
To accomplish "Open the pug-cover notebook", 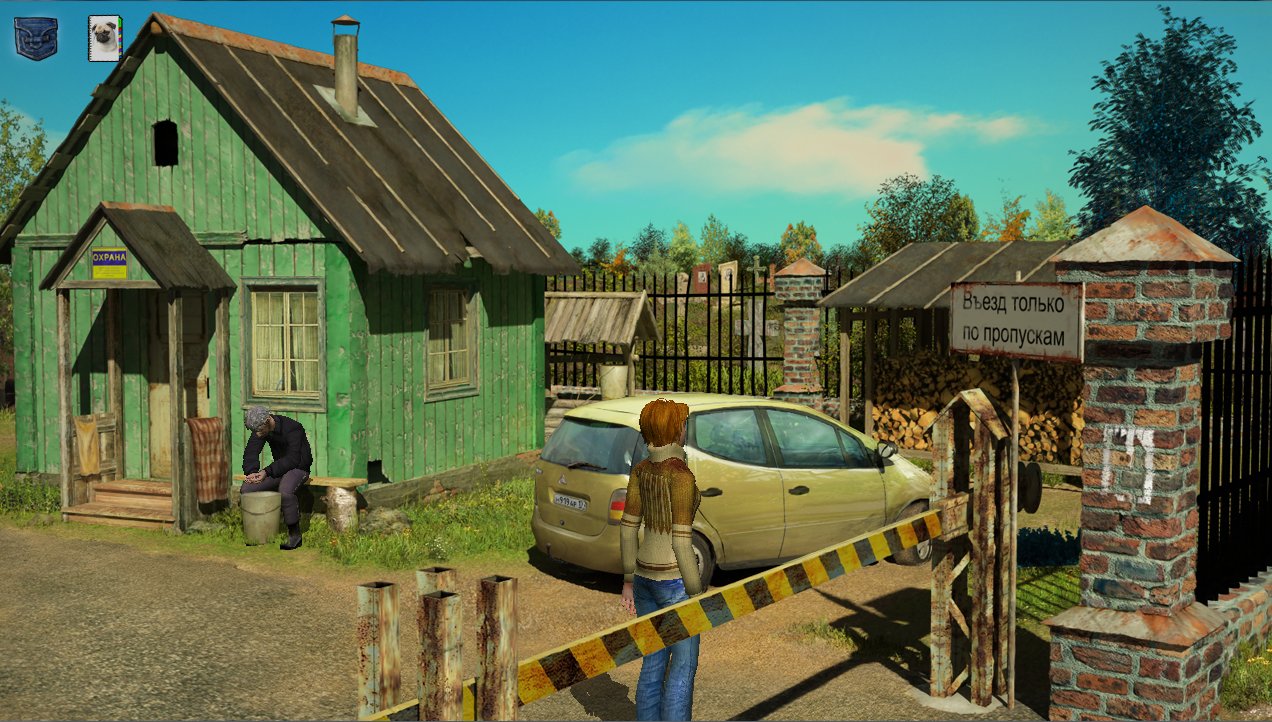I will (x=104, y=39).
